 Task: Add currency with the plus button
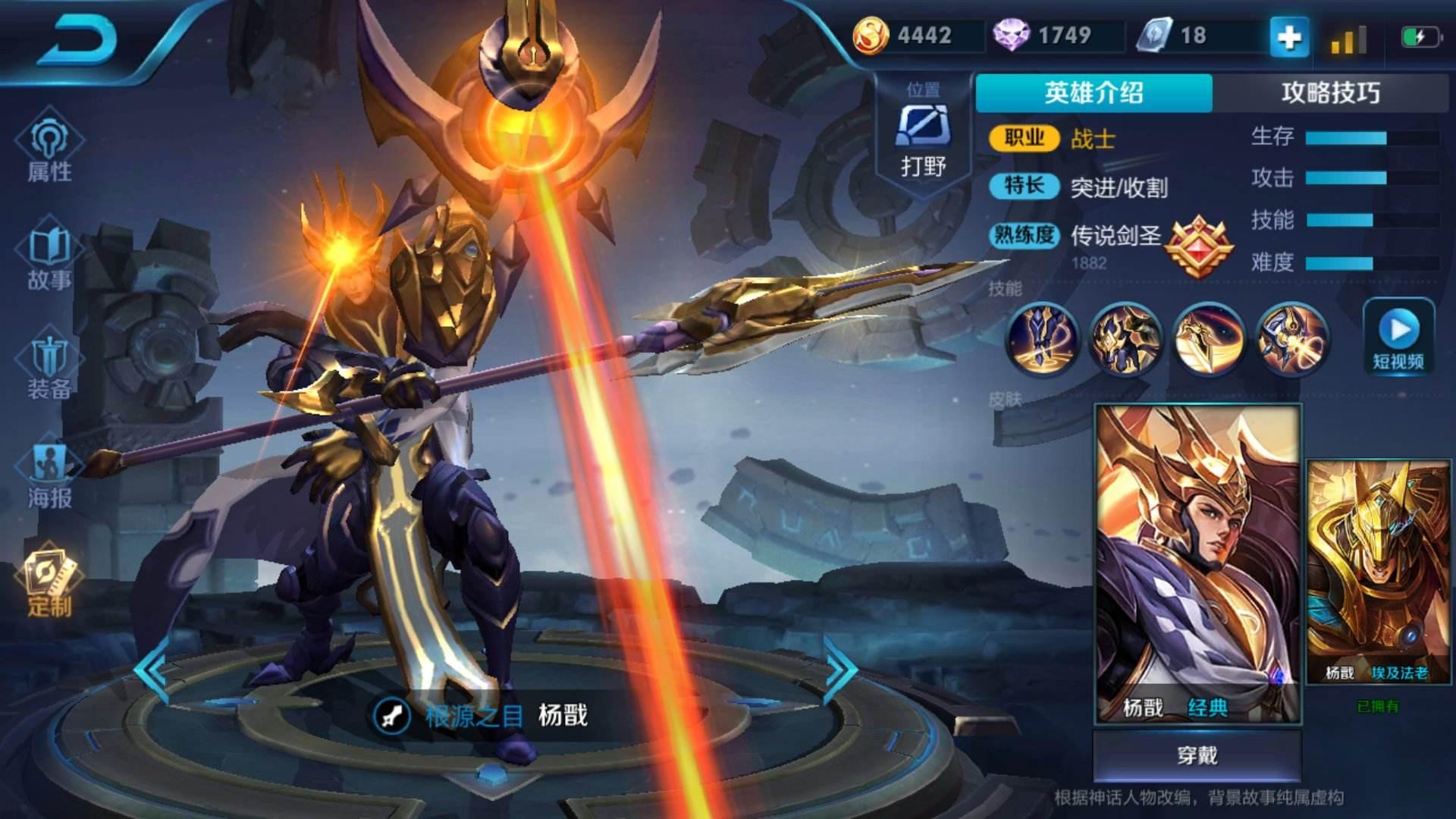(1289, 36)
